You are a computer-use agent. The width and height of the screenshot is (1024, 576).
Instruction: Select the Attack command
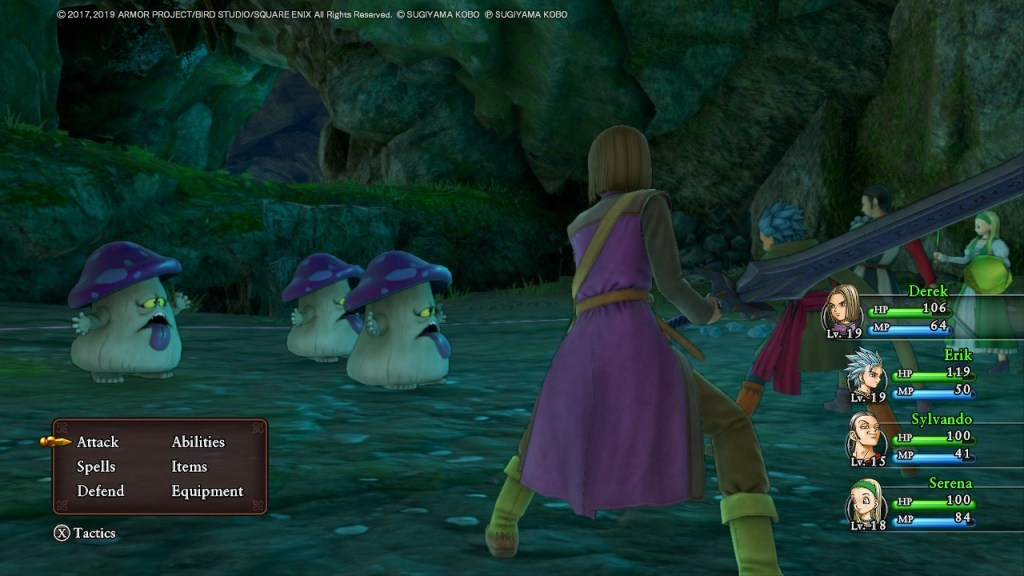[98, 442]
